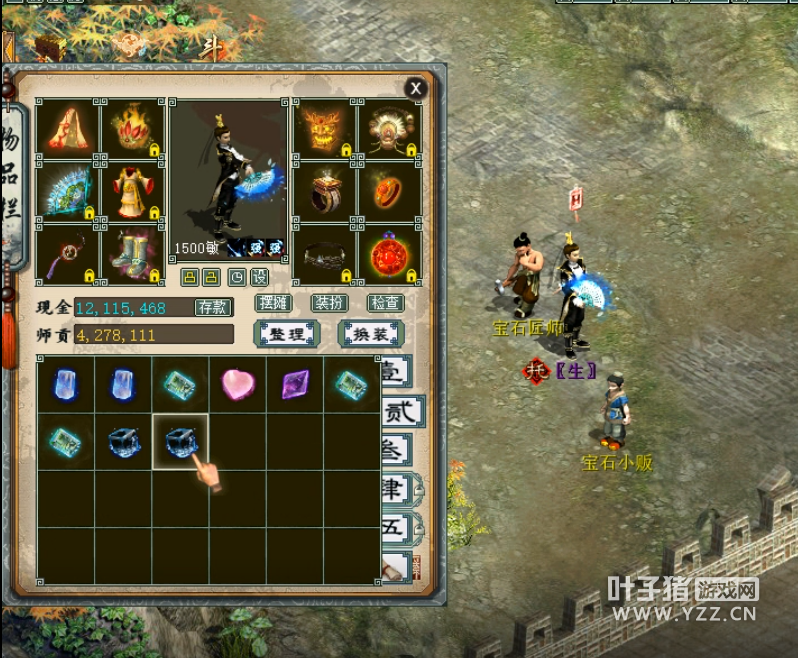This screenshot has width=798, height=658.
Task: Click the 检查 inspect button
Action: pyautogui.click(x=385, y=303)
